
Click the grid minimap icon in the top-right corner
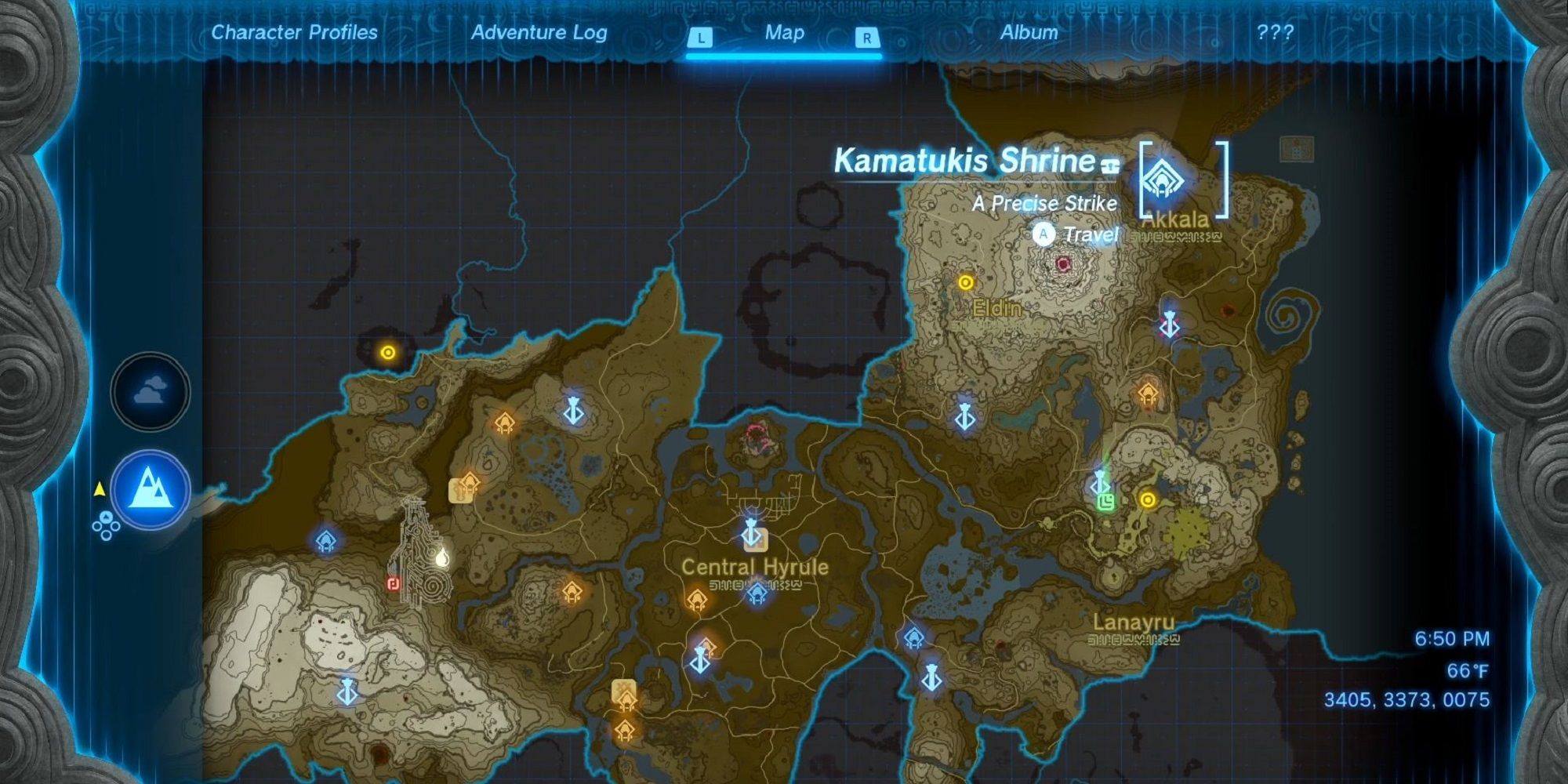click(1296, 148)
